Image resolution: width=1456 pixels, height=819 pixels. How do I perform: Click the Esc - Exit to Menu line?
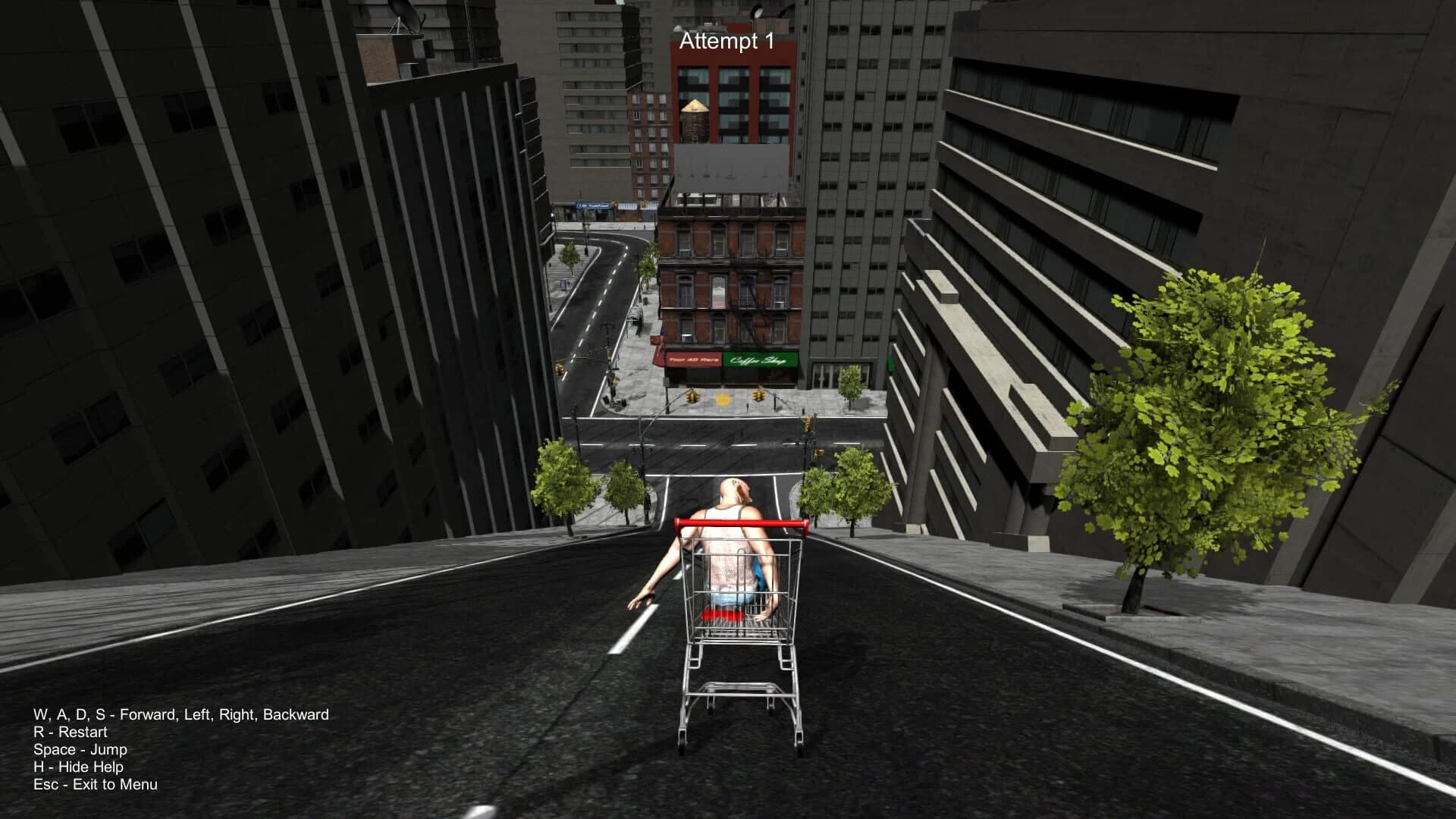95,786
